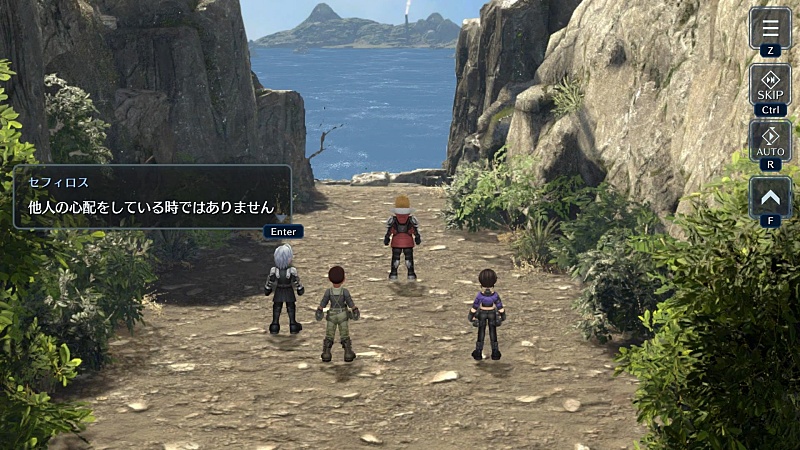
Task: Skip the cutscene with SKIP button
Action: click(x=770, y=84)
